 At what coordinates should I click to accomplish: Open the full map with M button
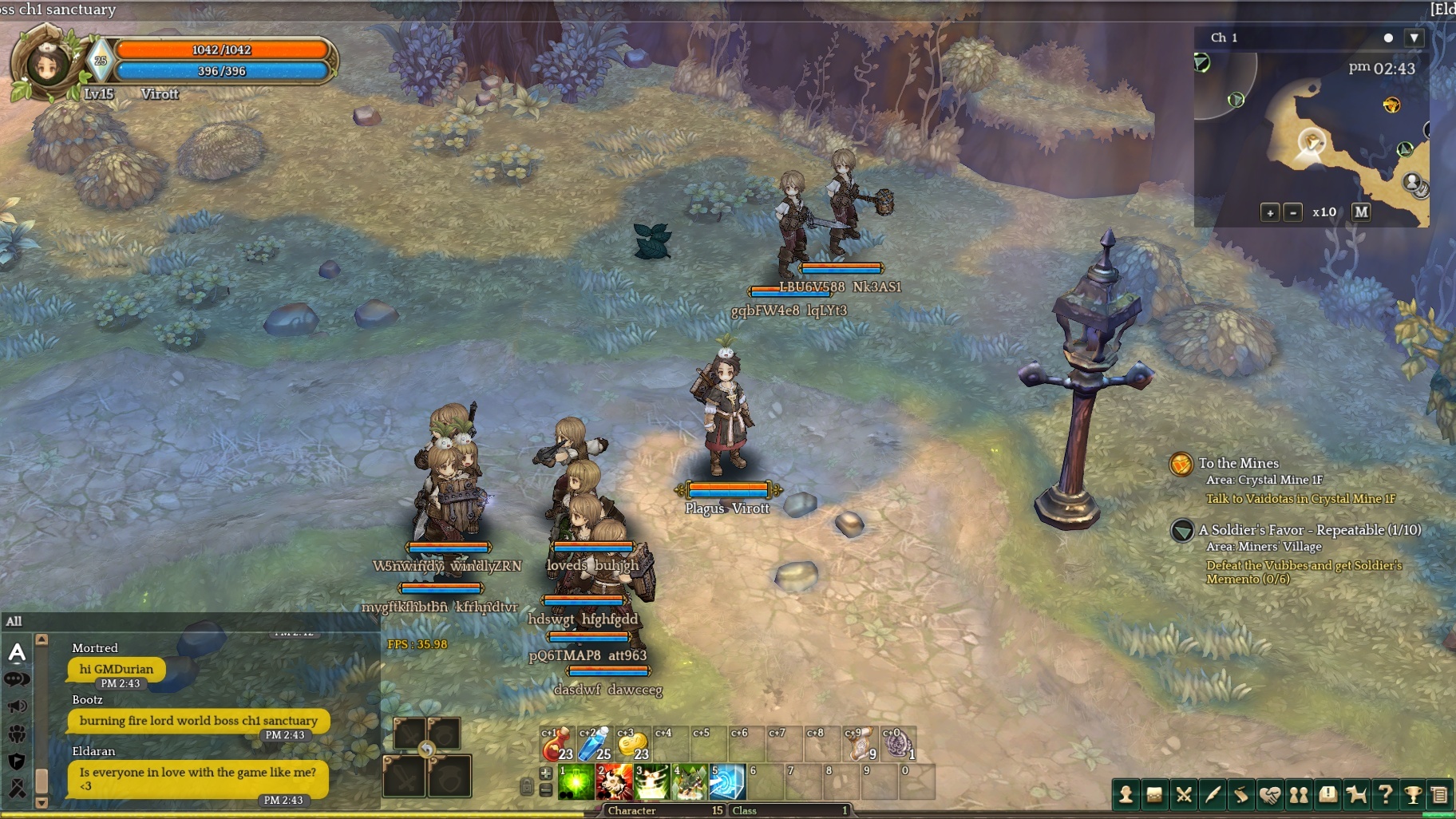pos(1361,212)
